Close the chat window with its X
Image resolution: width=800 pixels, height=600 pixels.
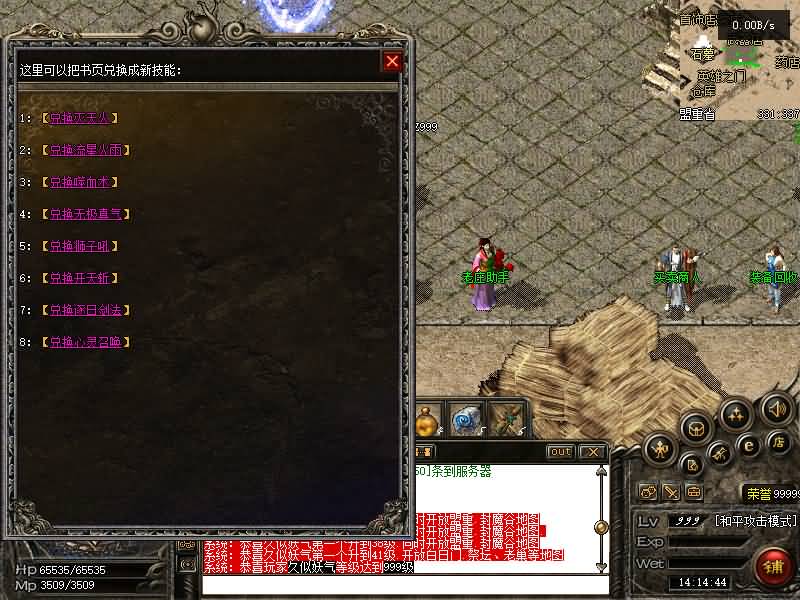591,452
